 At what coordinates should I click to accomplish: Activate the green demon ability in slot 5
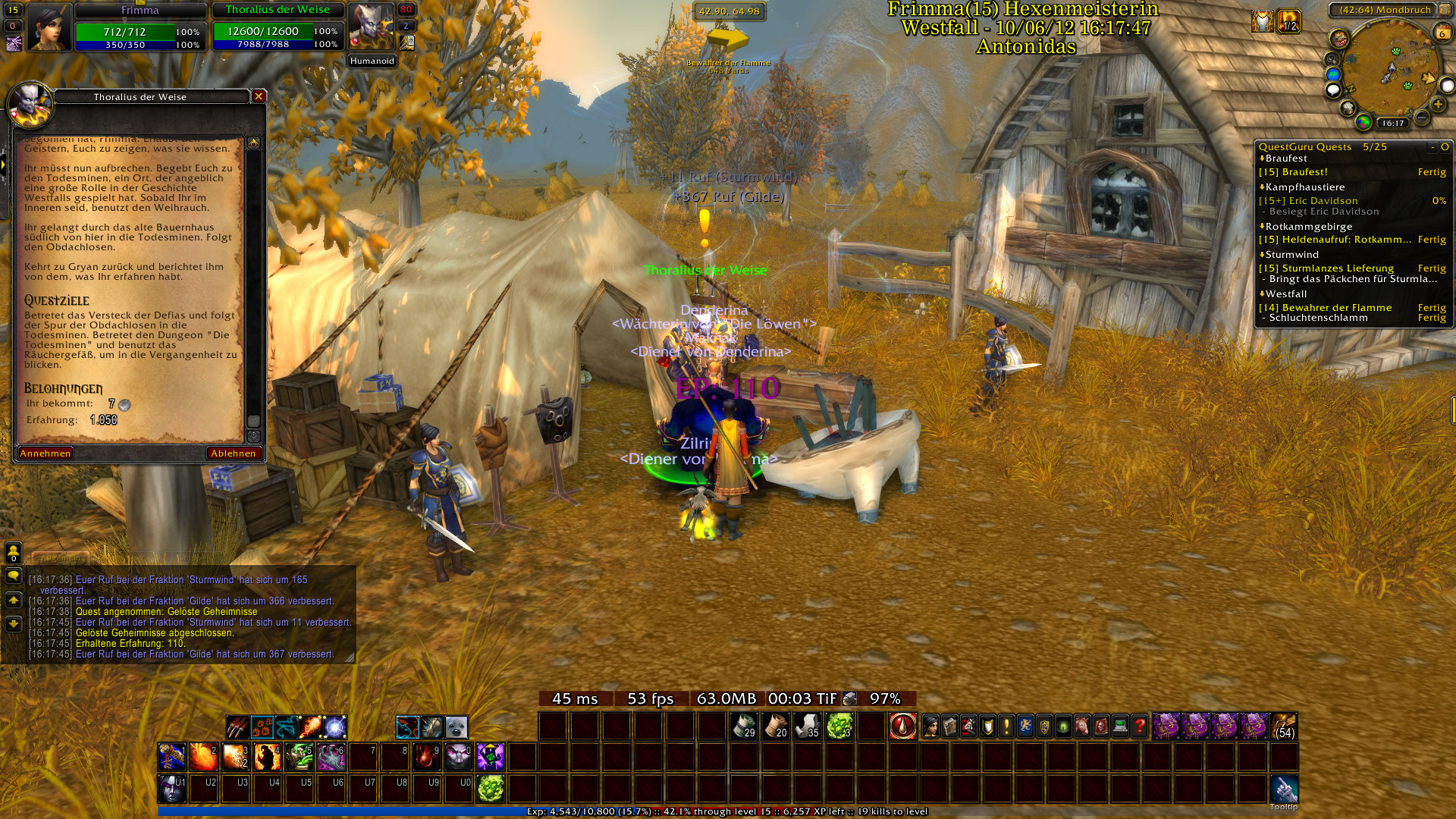click(x=299, y=757)
